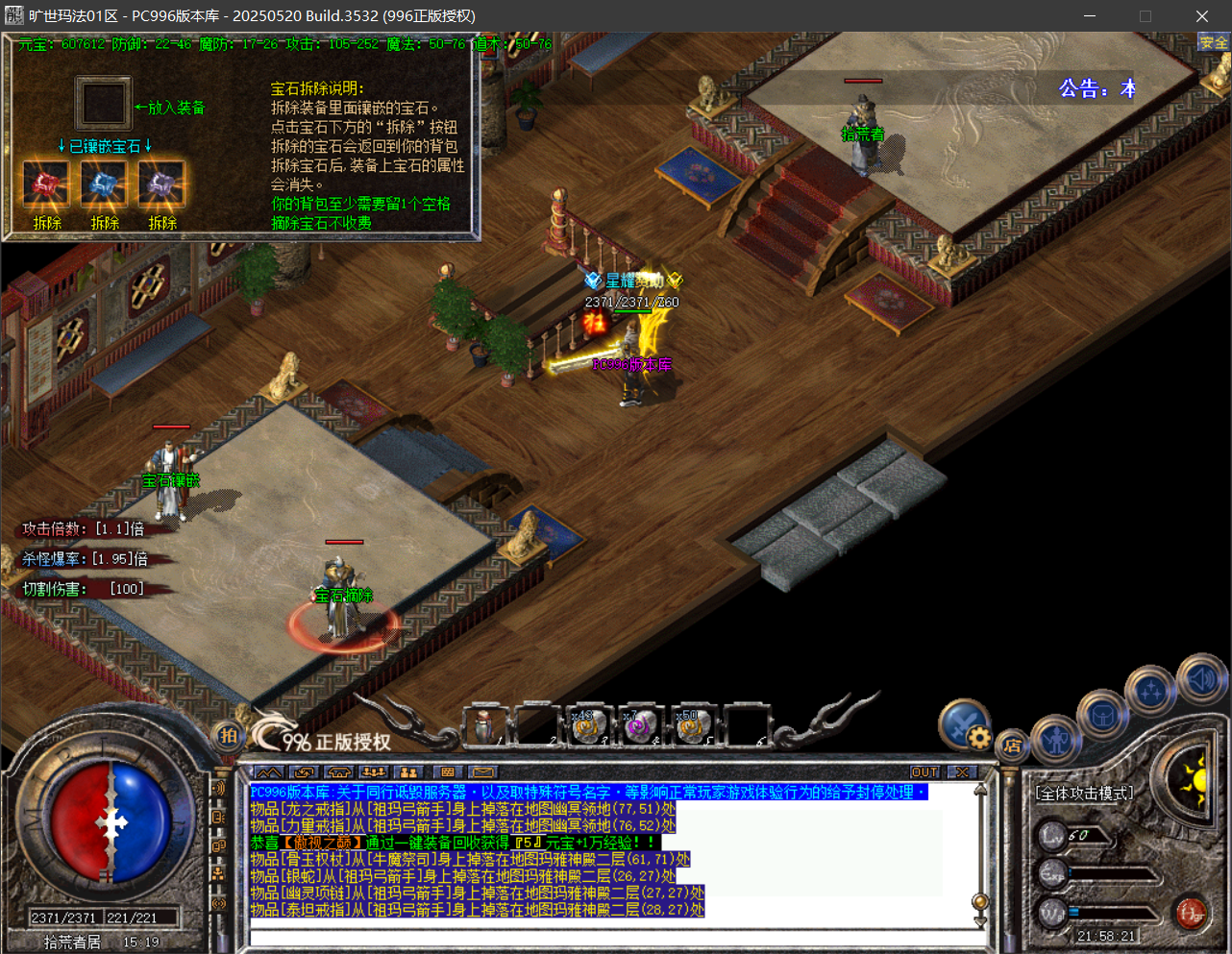Open the character equipment panel icon
The width and height of the screenshot is (1232, 954).
[x=1056, y=740]
